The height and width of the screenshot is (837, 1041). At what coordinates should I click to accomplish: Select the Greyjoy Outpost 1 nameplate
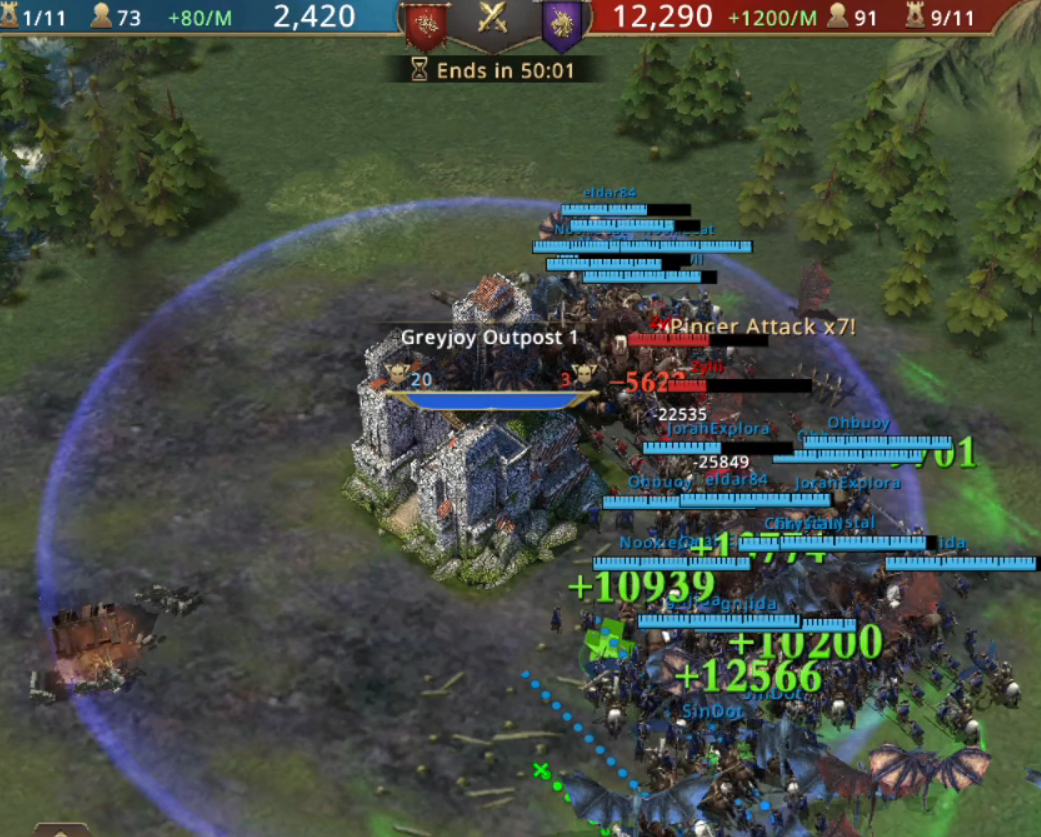[x=489, y=337]
